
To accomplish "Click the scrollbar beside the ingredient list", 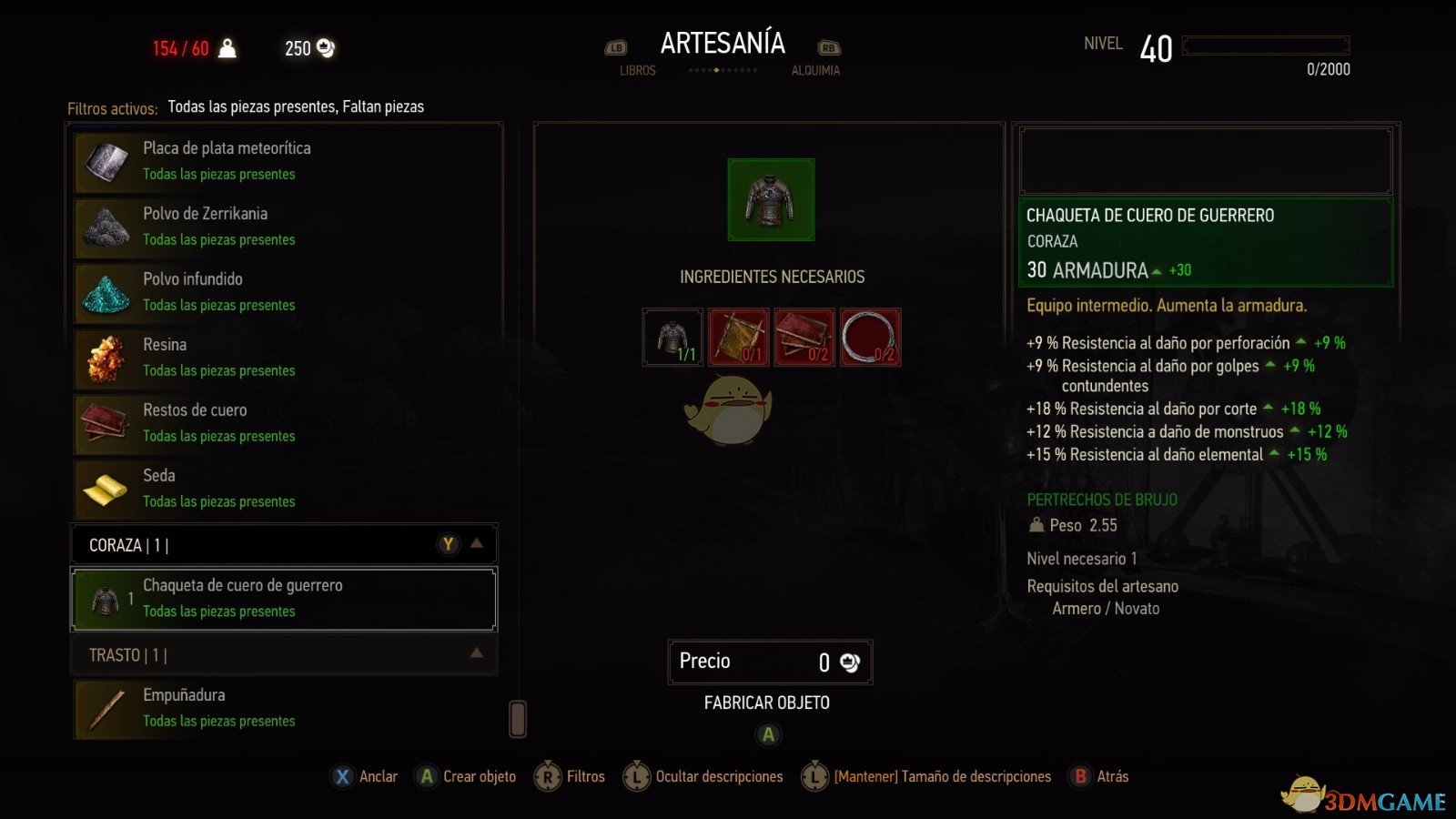I will pos(516,719).
